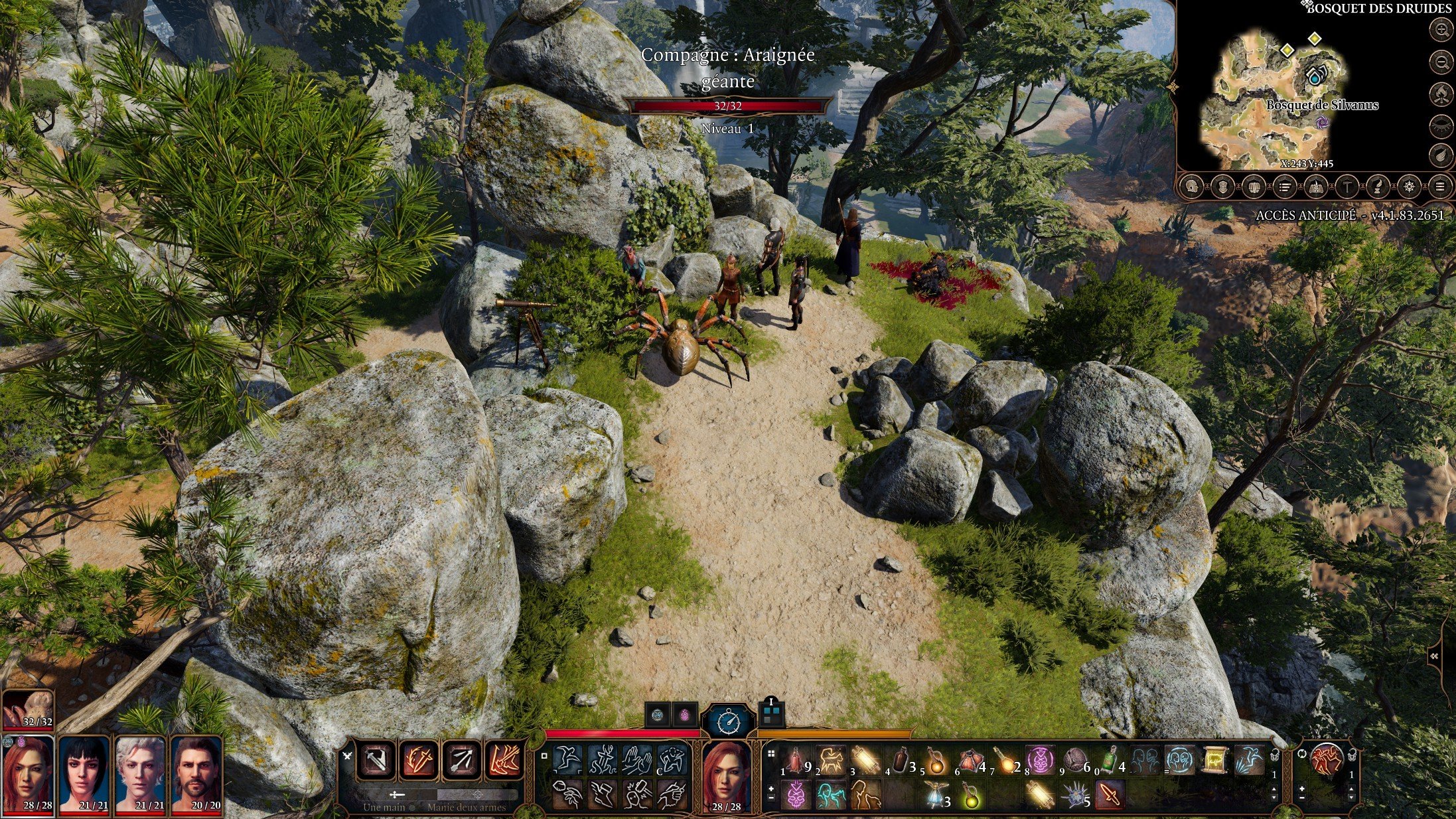Activate the ranged arrow attack icon
This screenshot has width=1456, height=819.
tap(462, 760)
